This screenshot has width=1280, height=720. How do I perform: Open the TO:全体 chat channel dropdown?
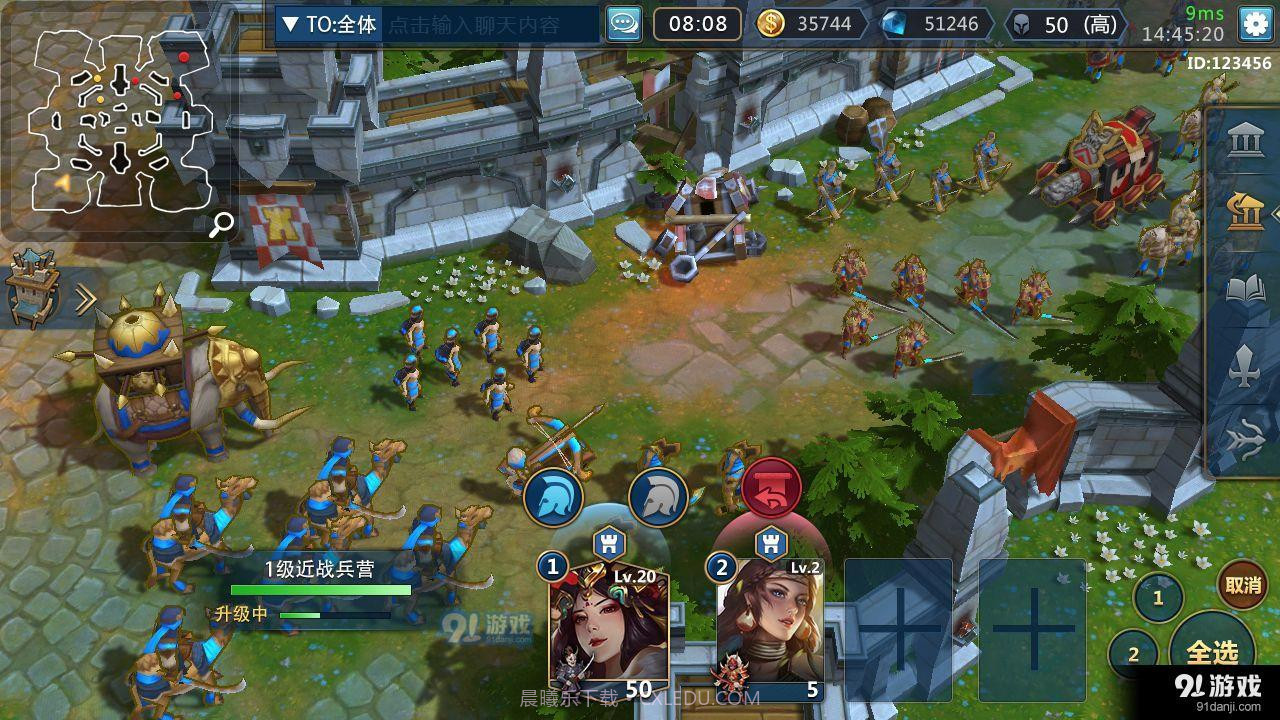coord(328,25)
